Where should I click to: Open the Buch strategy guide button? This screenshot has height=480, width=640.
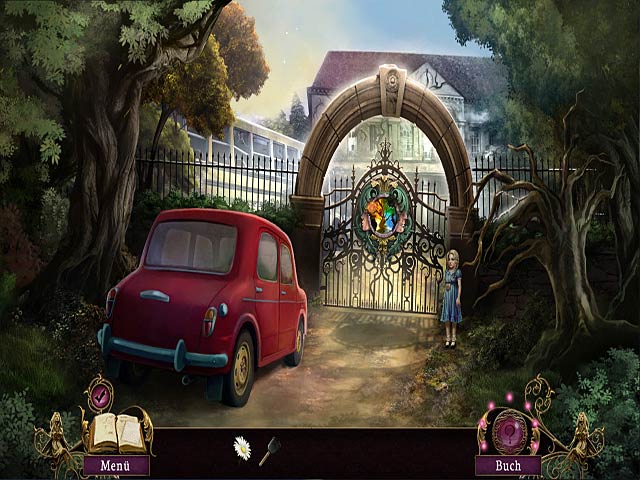pyautogui.click(x=508, y=465)
